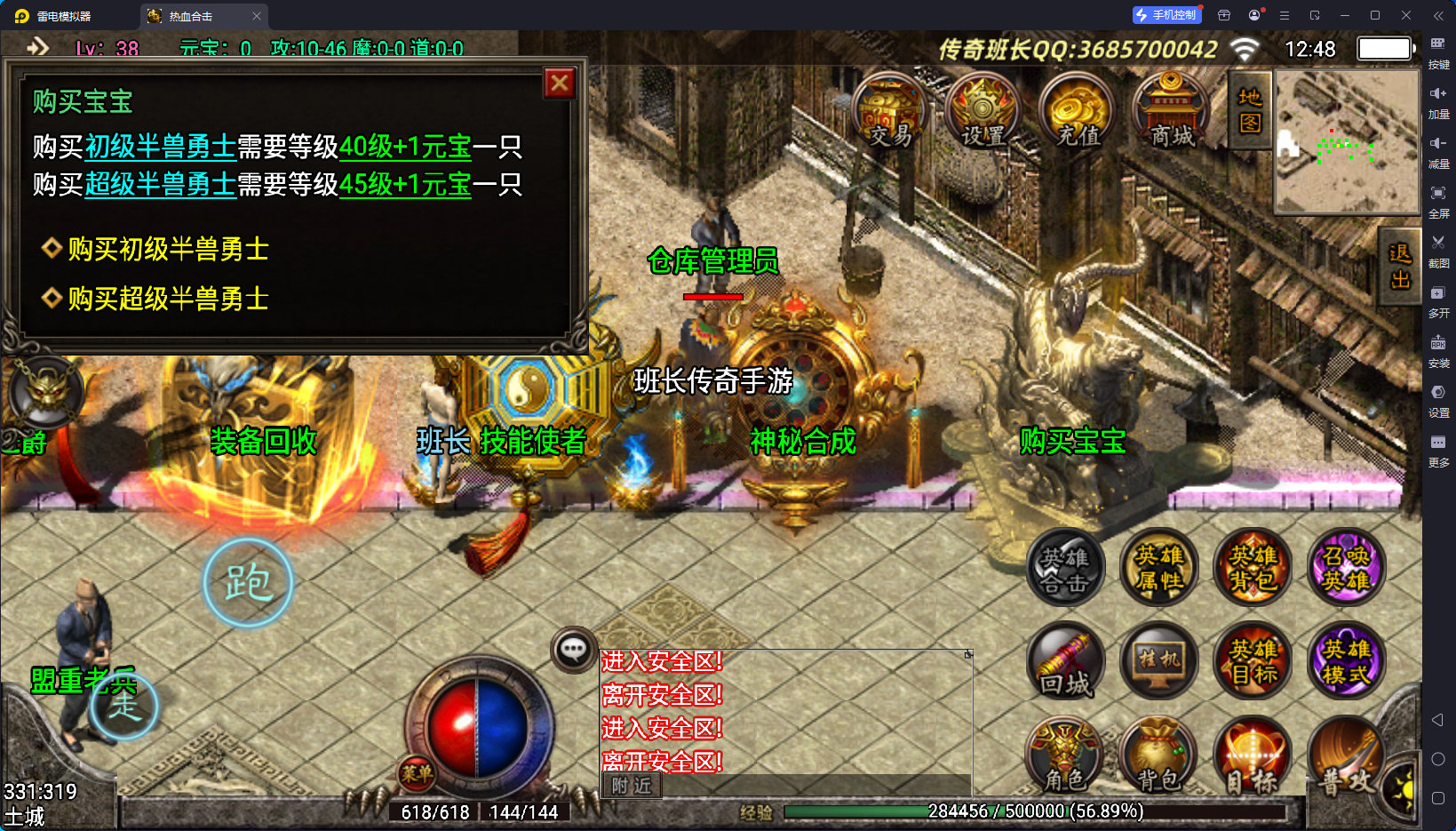
Task: Choose 购买超级半兽勇士 option
Action: (x=167, y=299)
